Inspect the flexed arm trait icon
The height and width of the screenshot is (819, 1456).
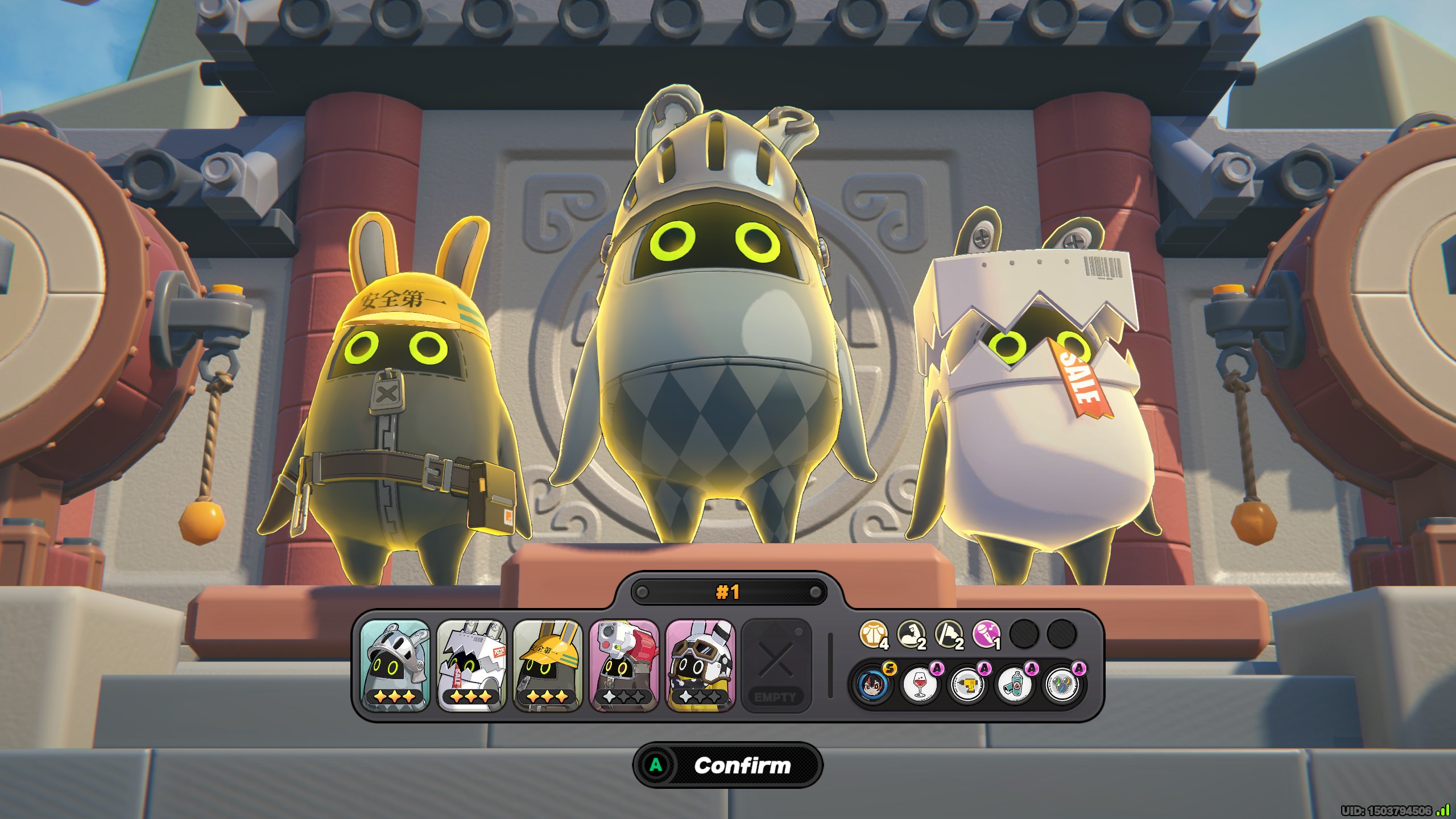click(x=911, y=633)
